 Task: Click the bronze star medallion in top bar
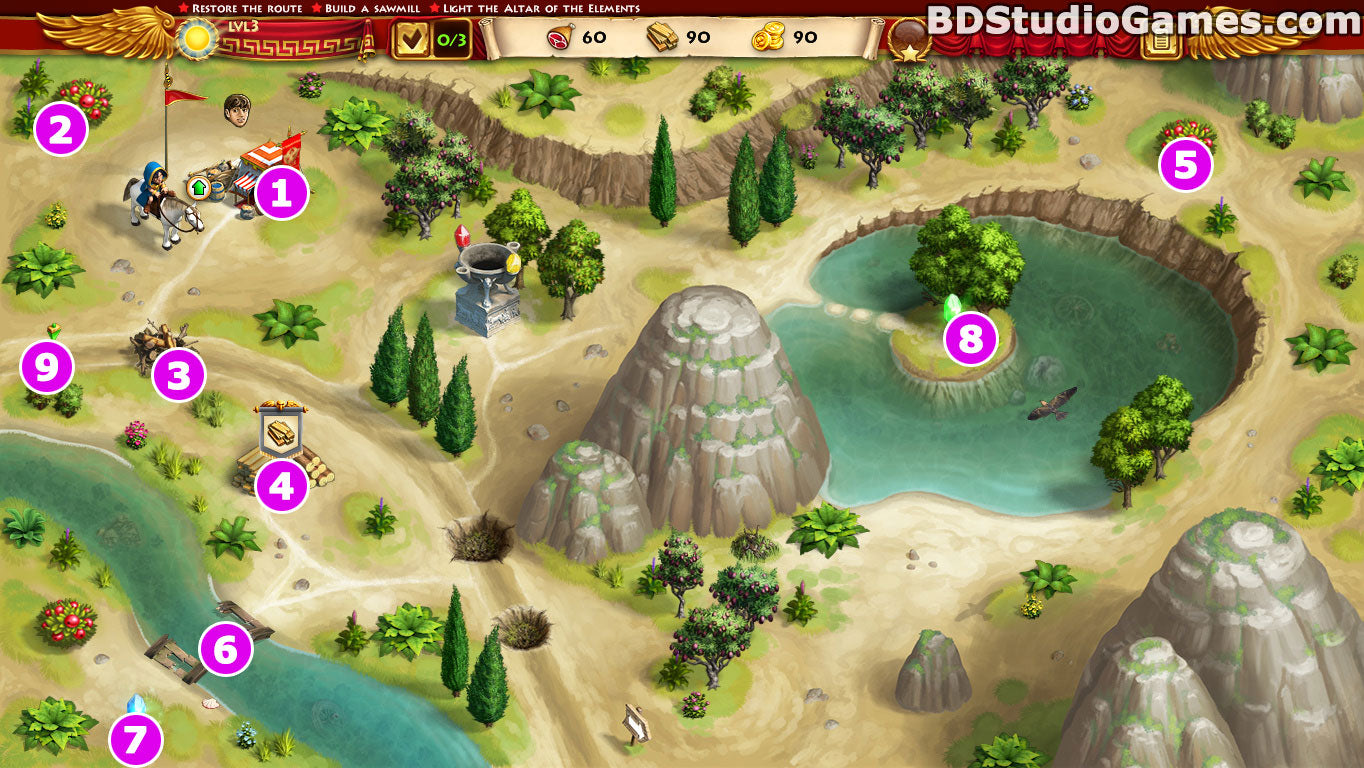(x=908, y=38)
